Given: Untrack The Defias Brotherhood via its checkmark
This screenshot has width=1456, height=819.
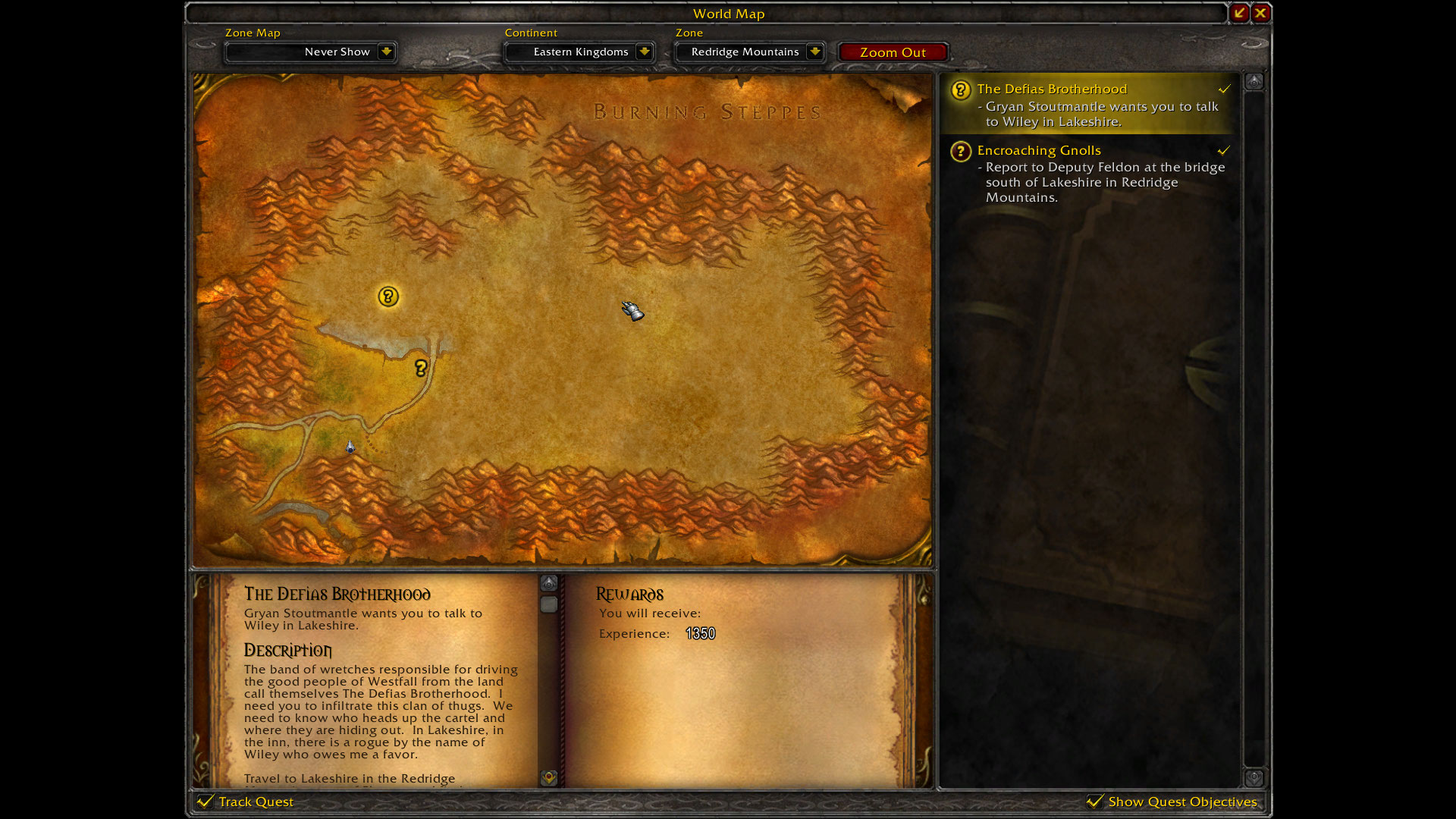Looking at the screenshot, I should (x=1224, y=89).
